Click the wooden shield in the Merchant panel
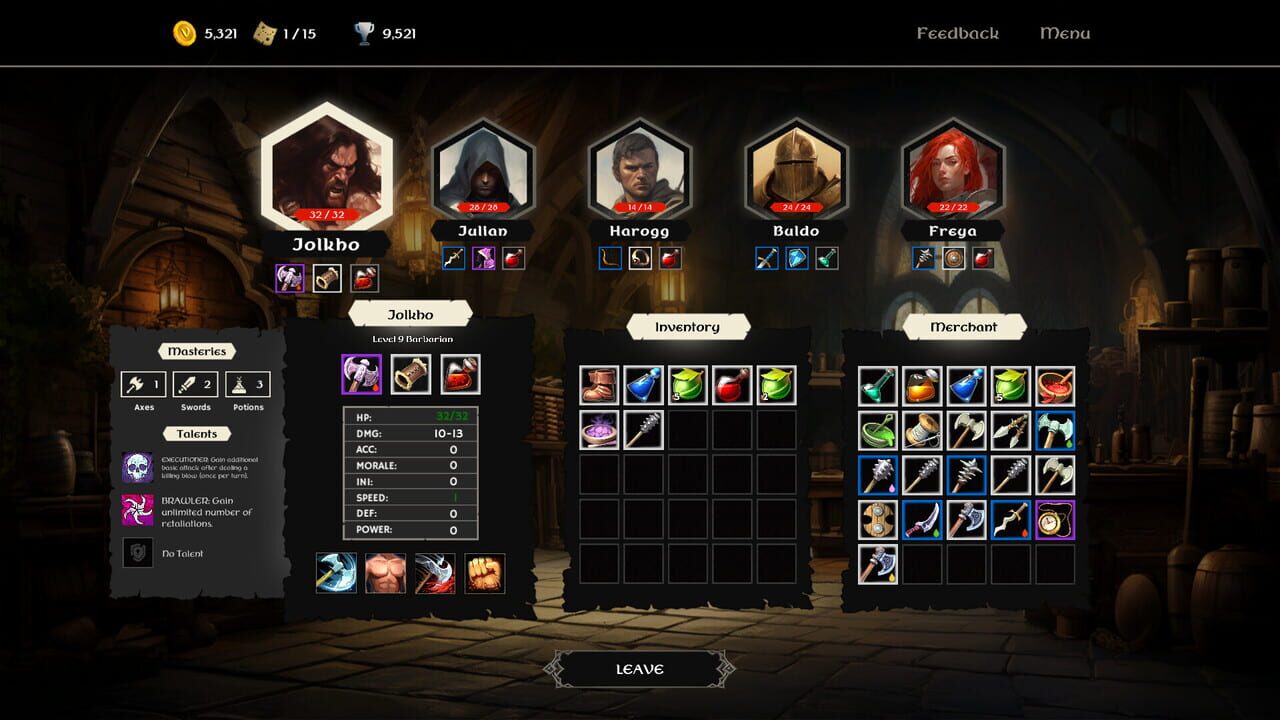 click(x=876, y=520)
